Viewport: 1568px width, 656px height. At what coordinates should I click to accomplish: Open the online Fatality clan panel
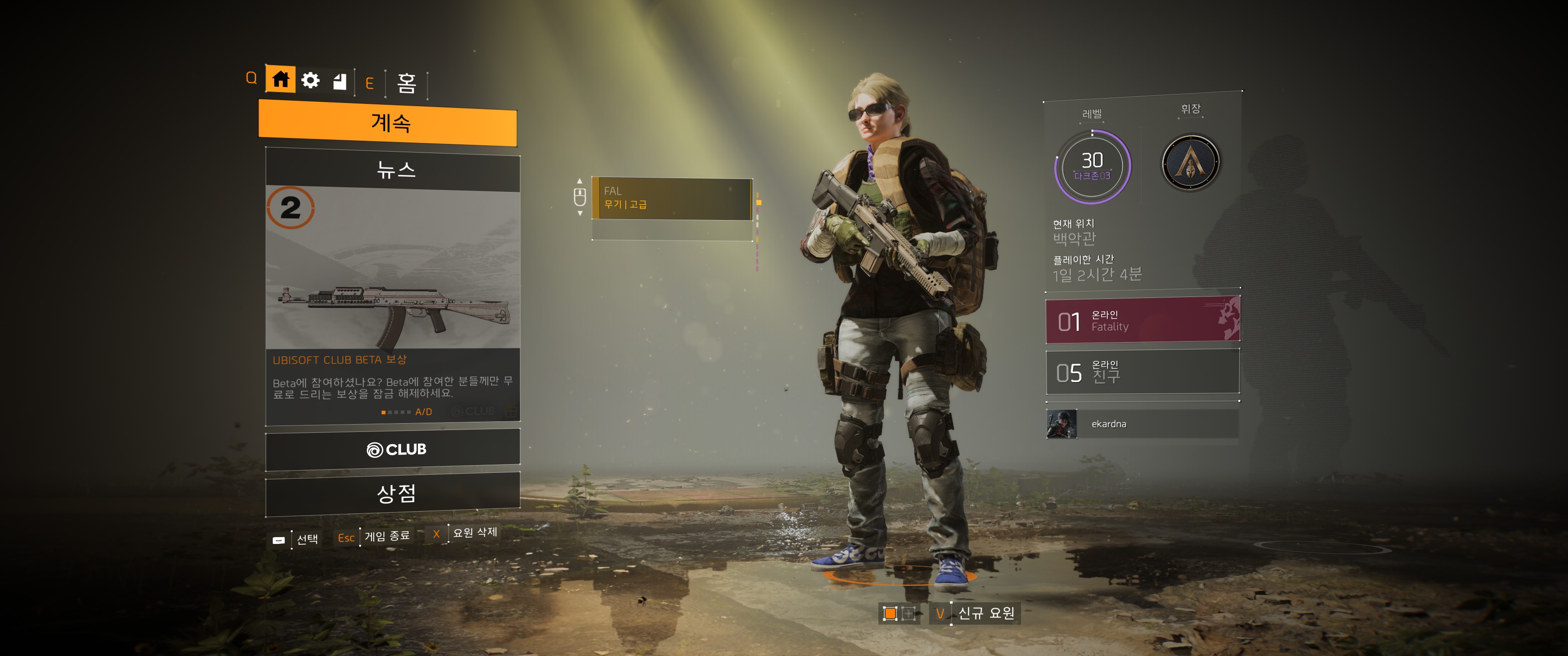coord(1143,320)
